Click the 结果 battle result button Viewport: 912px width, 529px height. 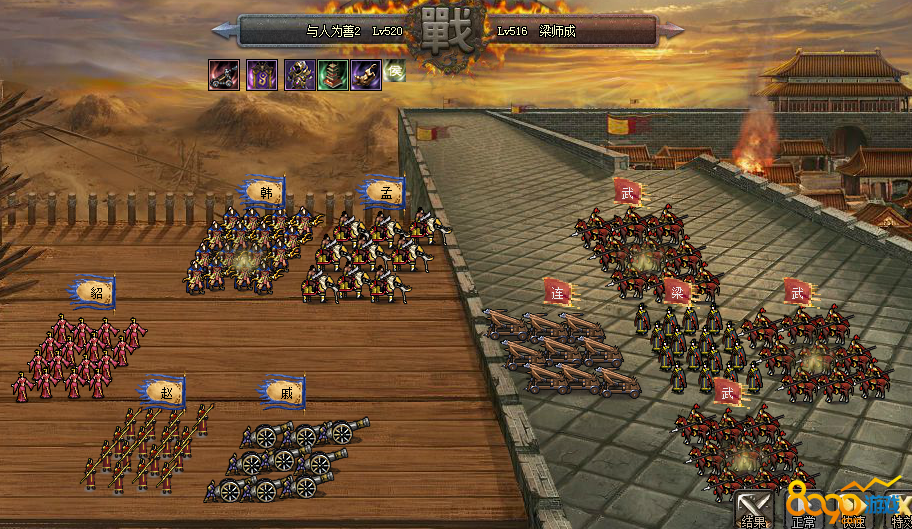753,508
